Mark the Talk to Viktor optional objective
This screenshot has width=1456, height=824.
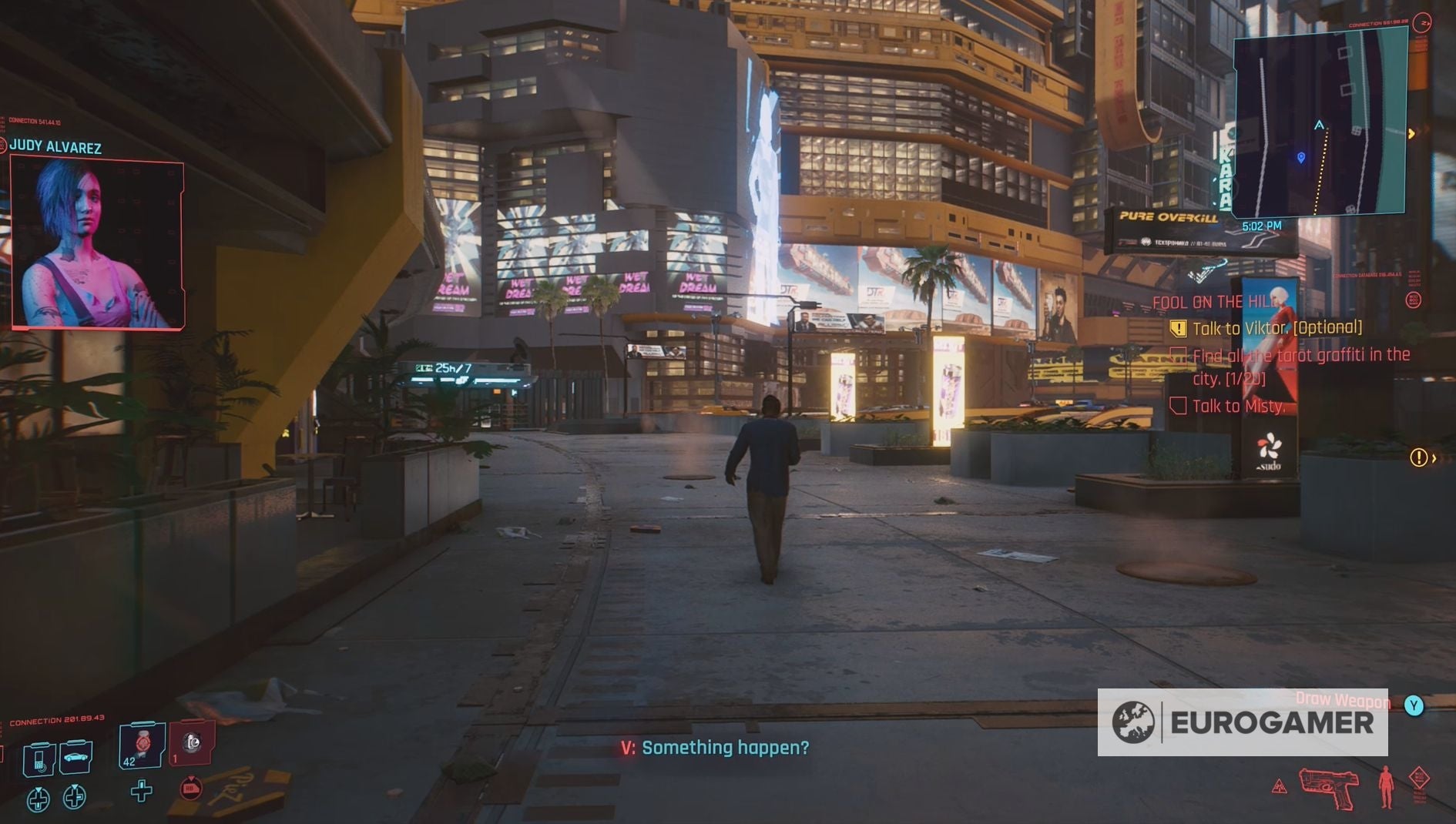pos(1179,329)
